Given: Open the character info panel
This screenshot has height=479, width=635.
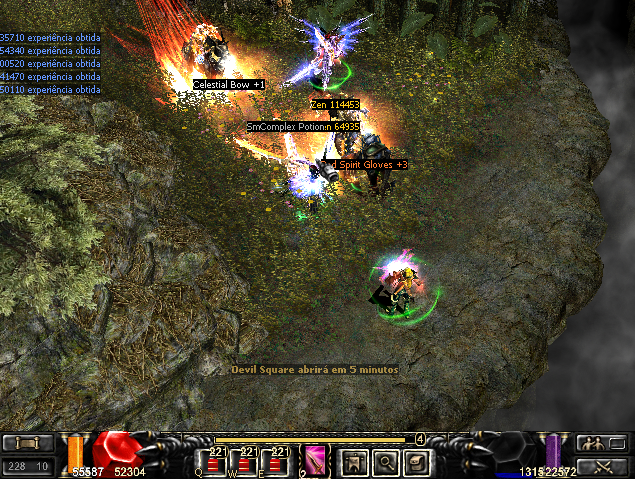Looking at the screenshot, I should (353, 461).
